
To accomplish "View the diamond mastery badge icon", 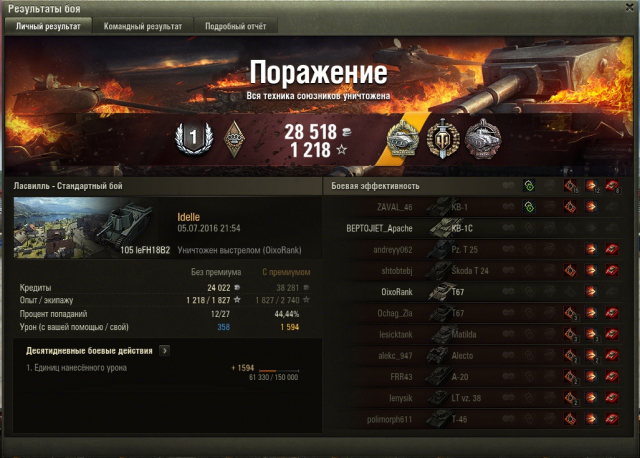I will point(236,136).
